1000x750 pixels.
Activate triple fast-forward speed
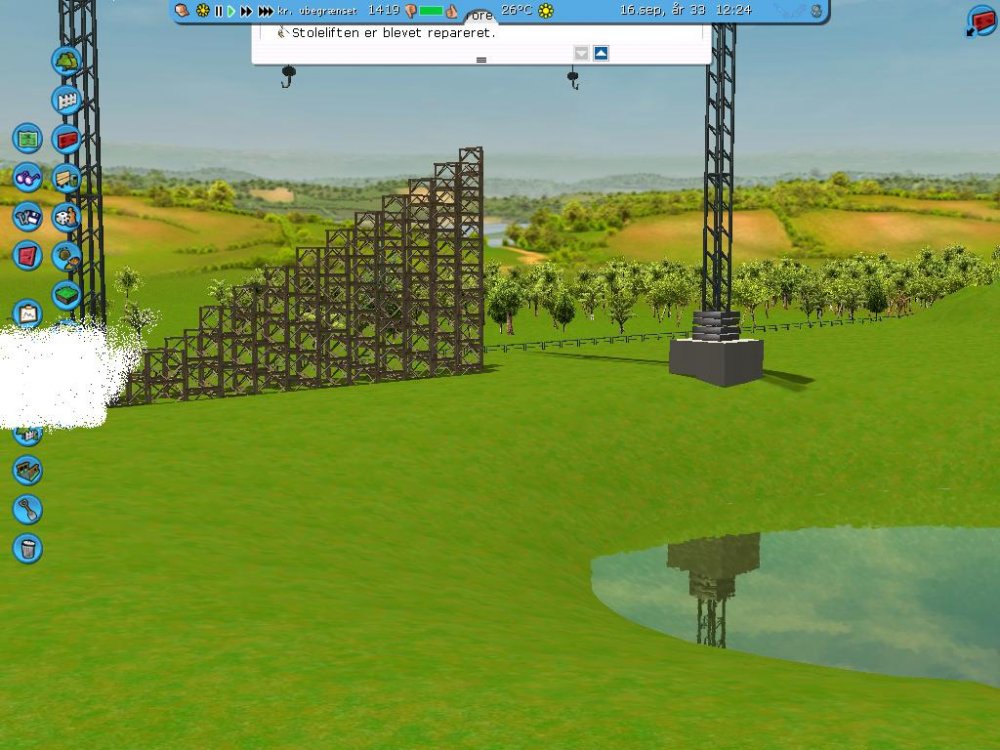(x=265, y=11)
